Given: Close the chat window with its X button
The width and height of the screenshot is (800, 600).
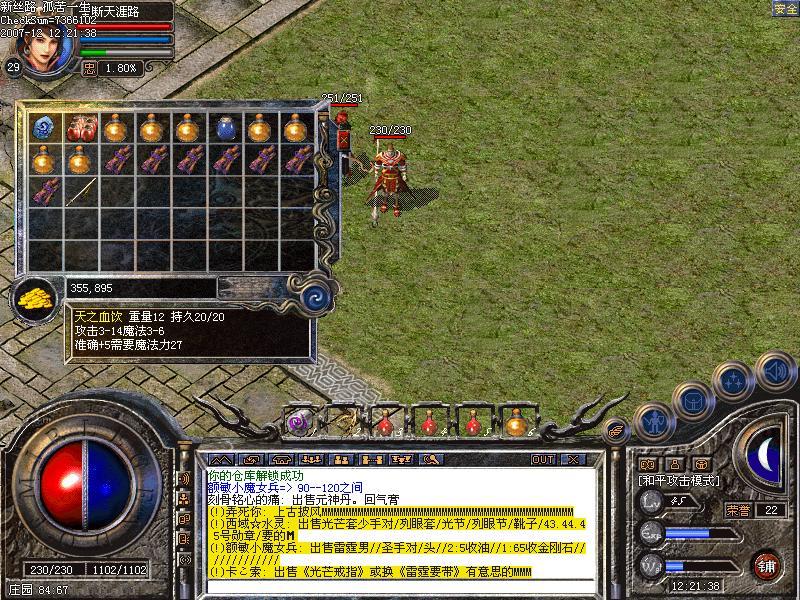Looking at the screenshot, I should (572, 460).
